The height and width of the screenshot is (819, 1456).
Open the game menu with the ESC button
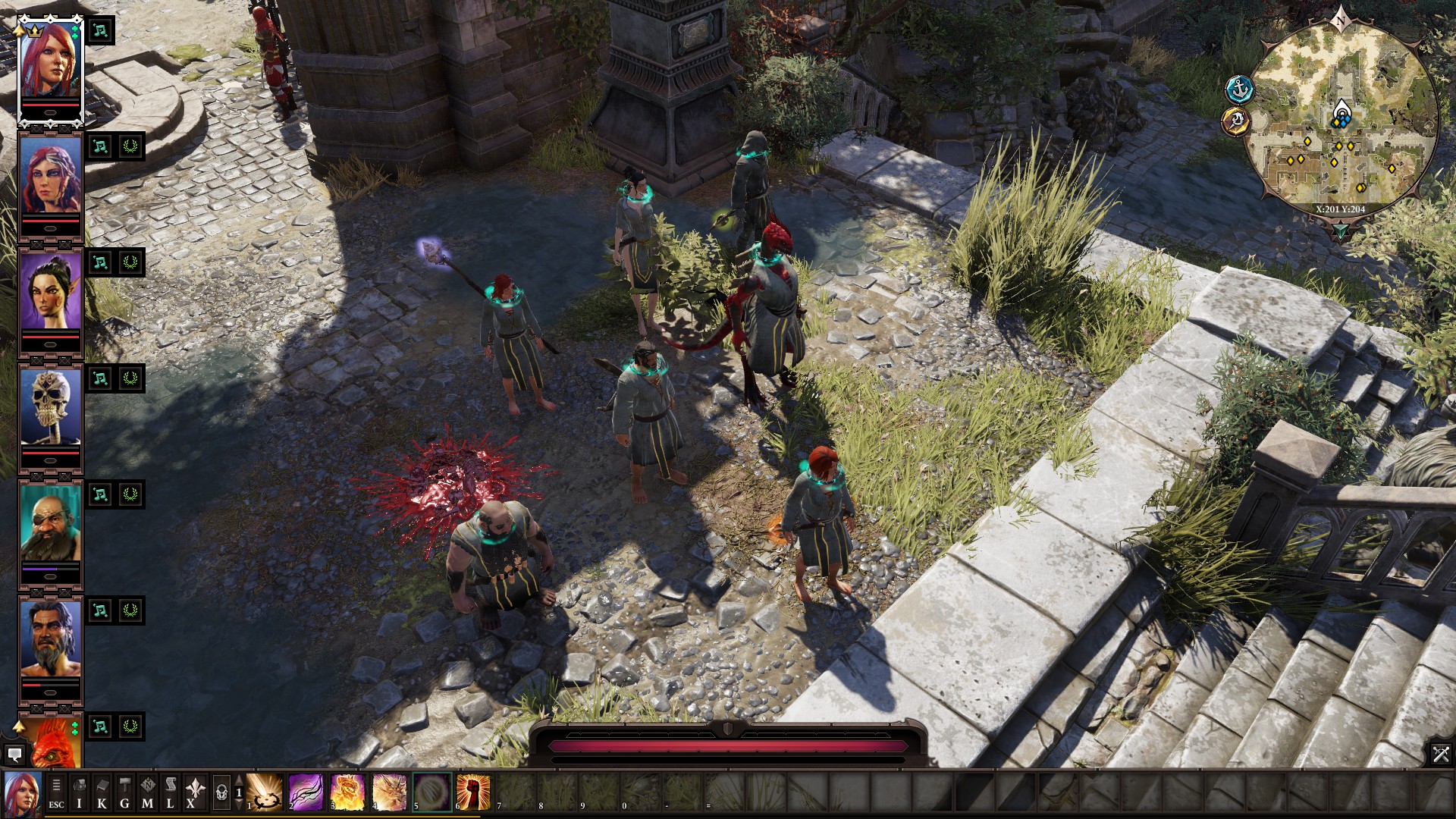(x=56, y=791)
